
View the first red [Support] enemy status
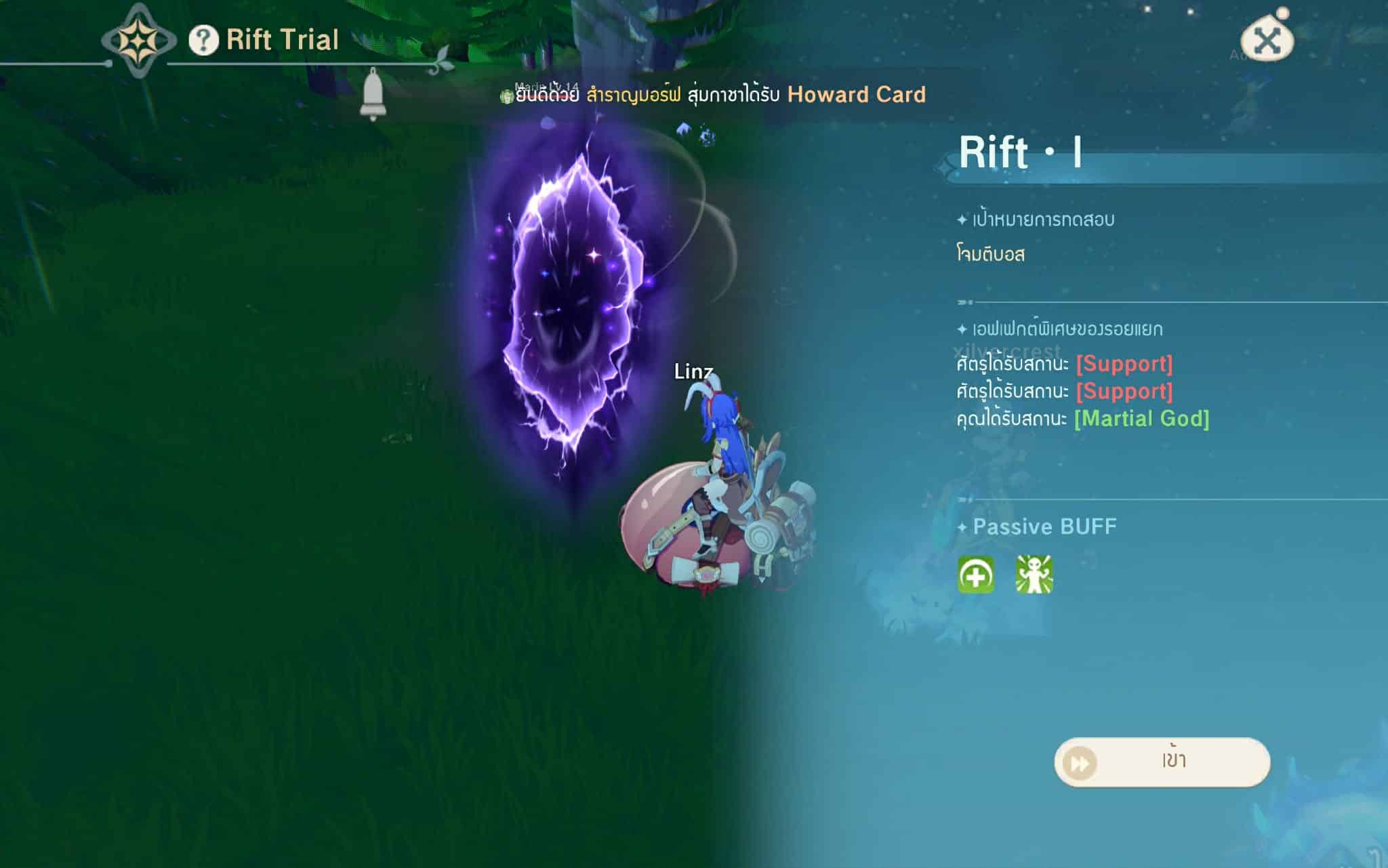(1124, 364)
